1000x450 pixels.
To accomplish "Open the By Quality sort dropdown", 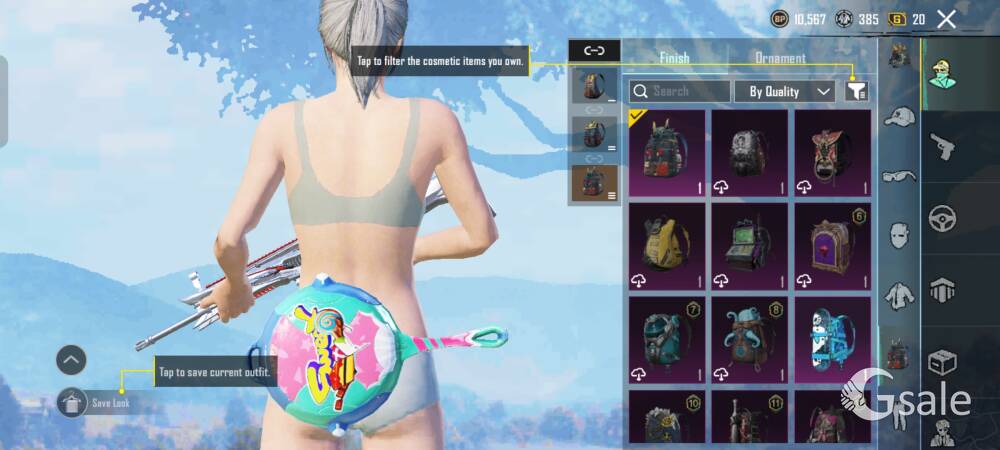I will (x=785, y=91).
